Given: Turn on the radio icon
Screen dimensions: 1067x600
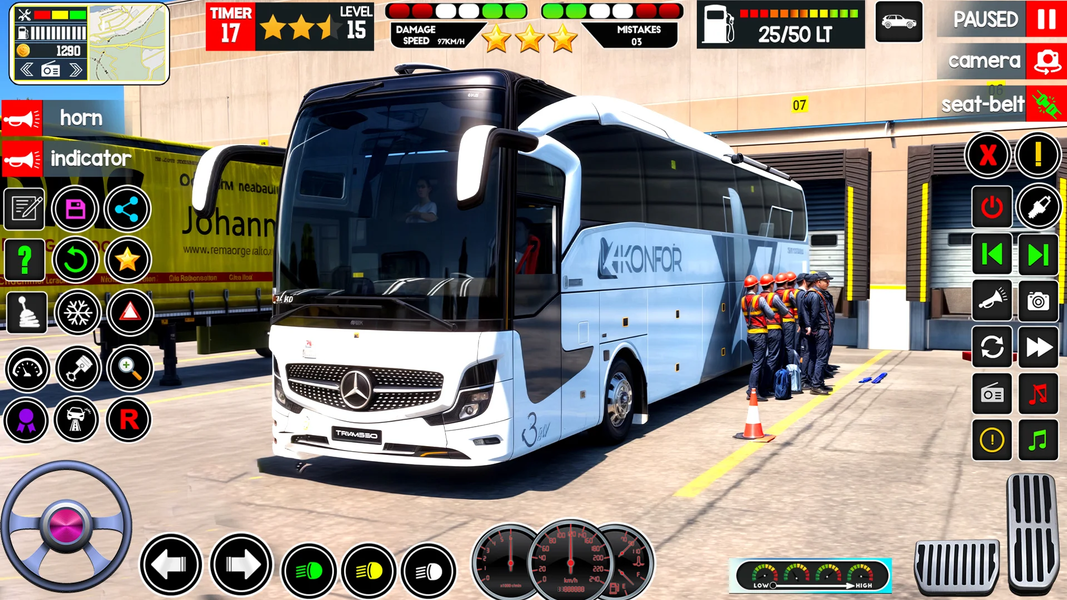Looking at the screenshot, I should 991,394.
